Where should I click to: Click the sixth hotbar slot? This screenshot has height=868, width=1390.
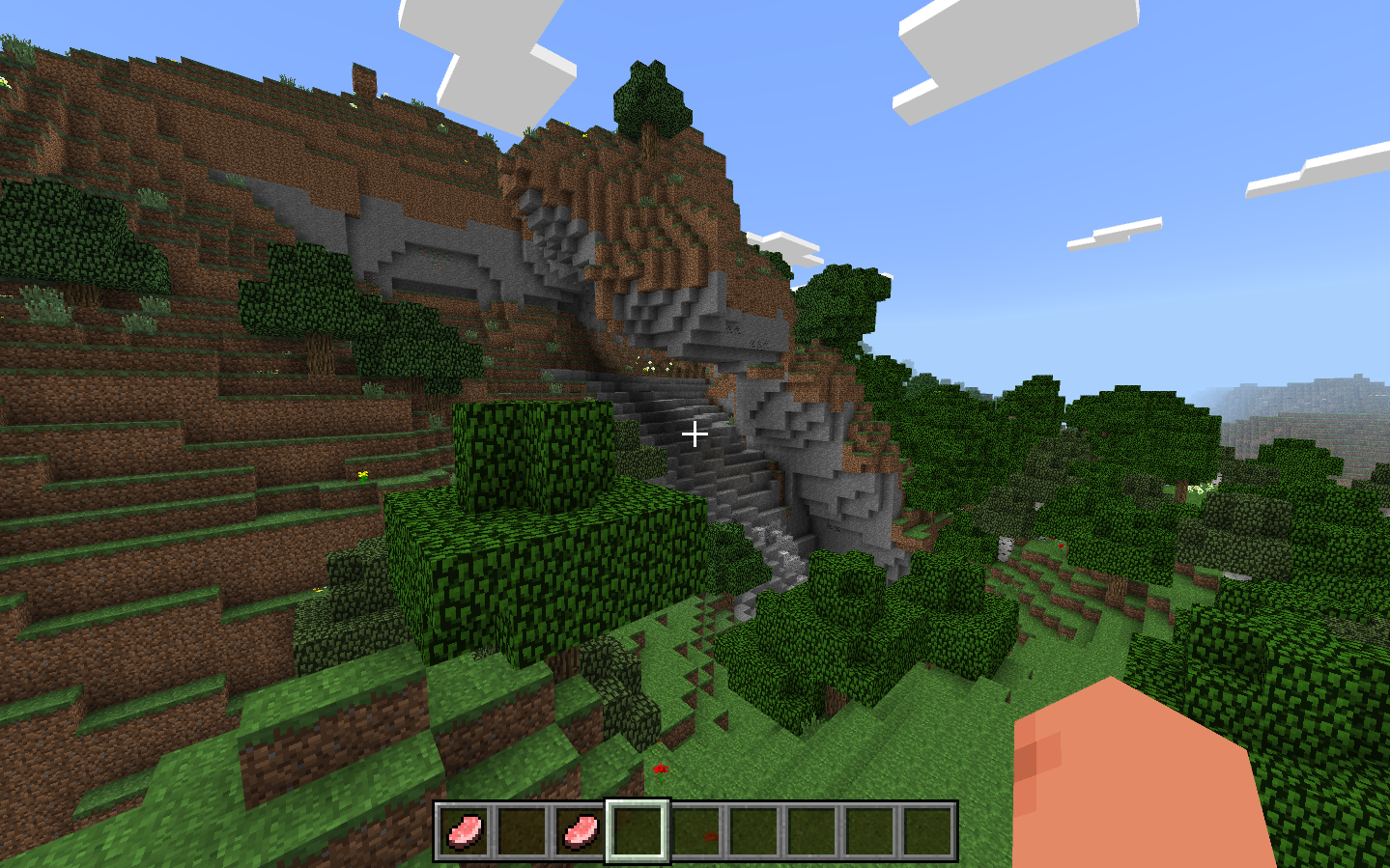click(752, 830)
